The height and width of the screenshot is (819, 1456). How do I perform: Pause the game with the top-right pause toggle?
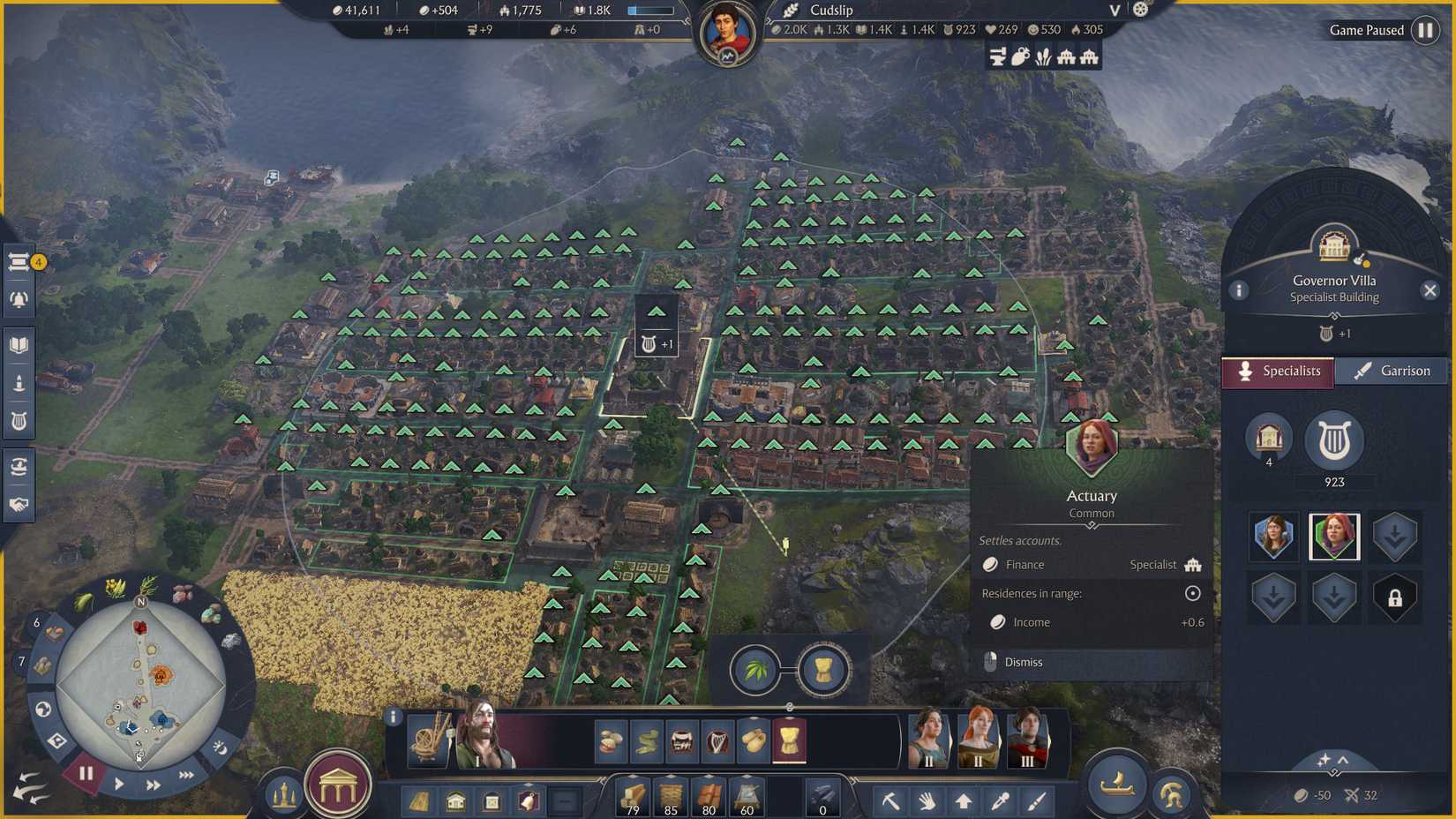coord(1426,29)
